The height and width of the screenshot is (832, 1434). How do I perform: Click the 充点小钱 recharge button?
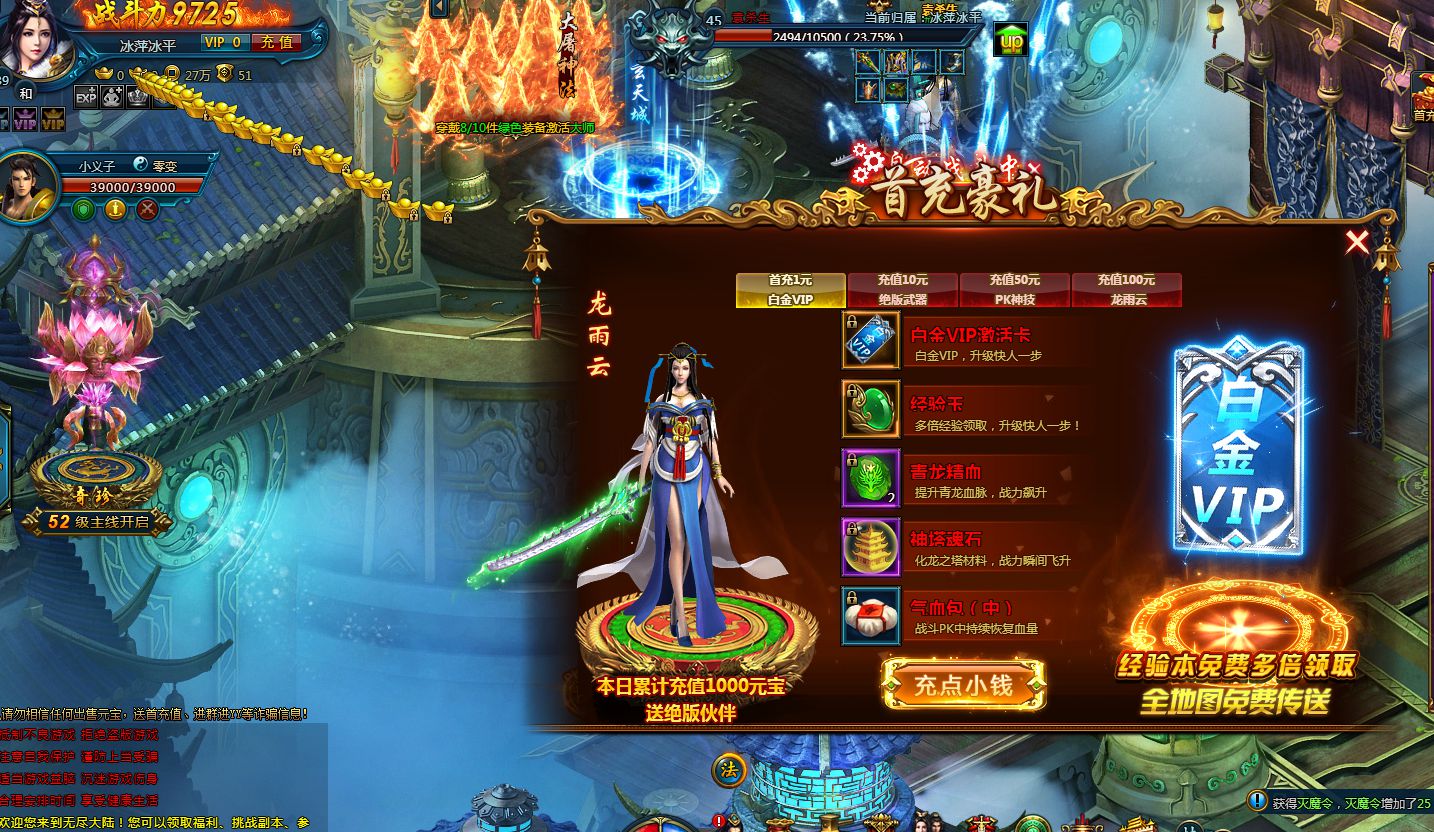click(x=964, y=685)
